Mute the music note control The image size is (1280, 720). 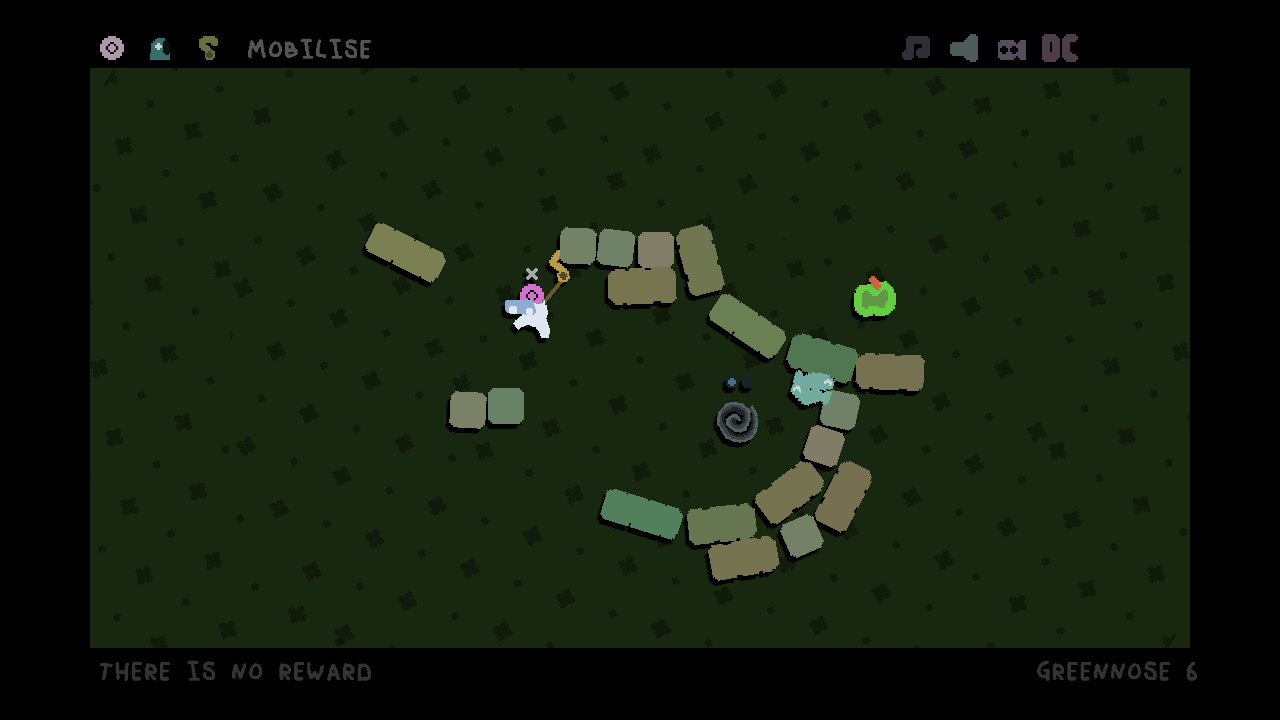click(918, 48)
